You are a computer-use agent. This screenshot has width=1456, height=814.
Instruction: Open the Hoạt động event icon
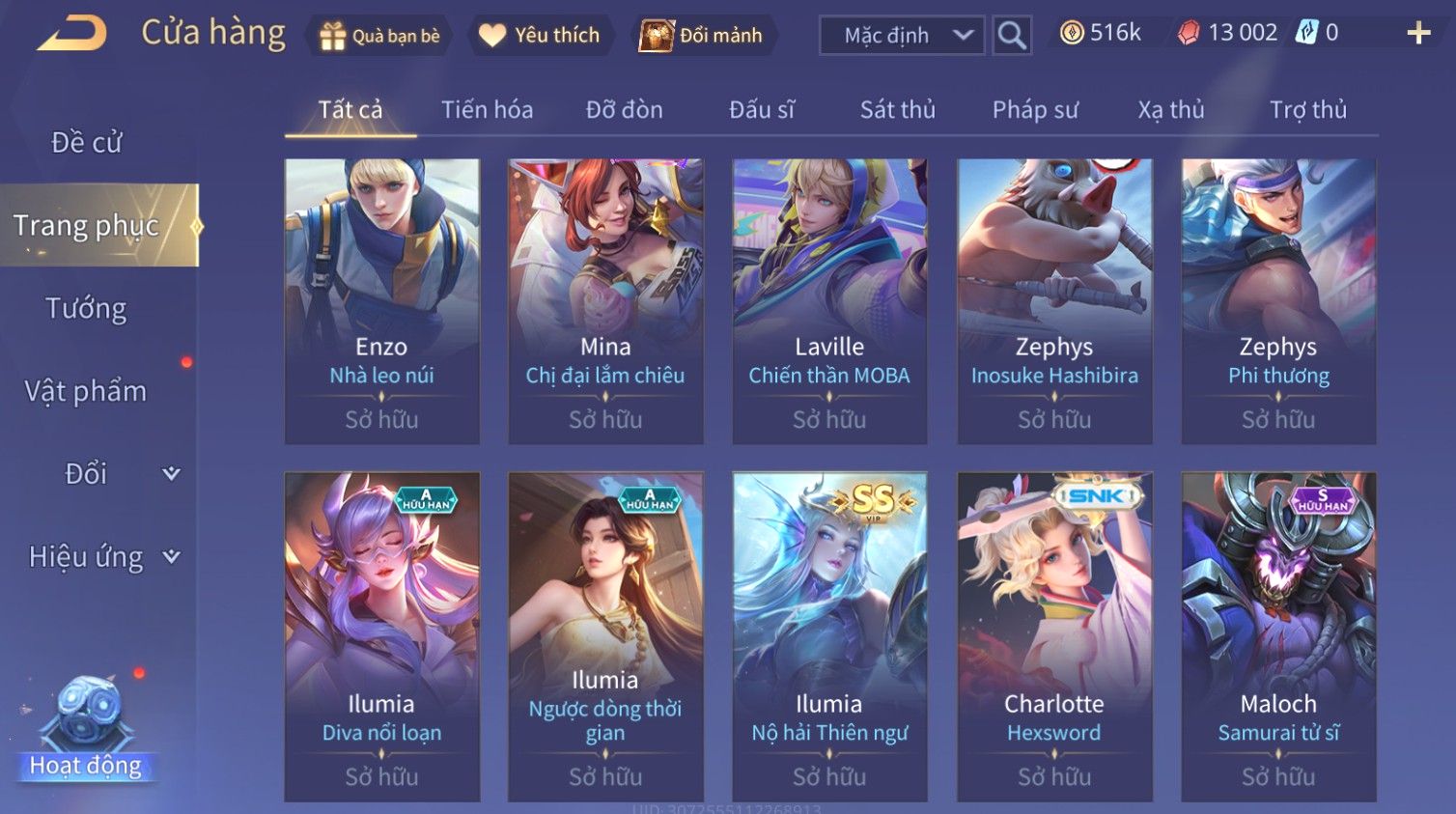(87, 729)
